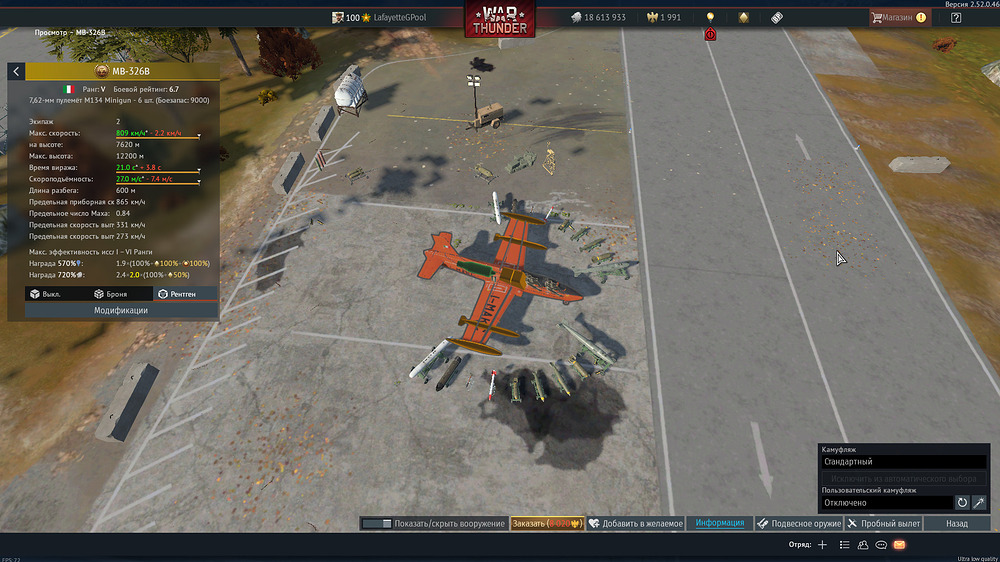Open the question mark help button
The width and height of the screenshot is (1000, 562).
(x=956, y=17)
